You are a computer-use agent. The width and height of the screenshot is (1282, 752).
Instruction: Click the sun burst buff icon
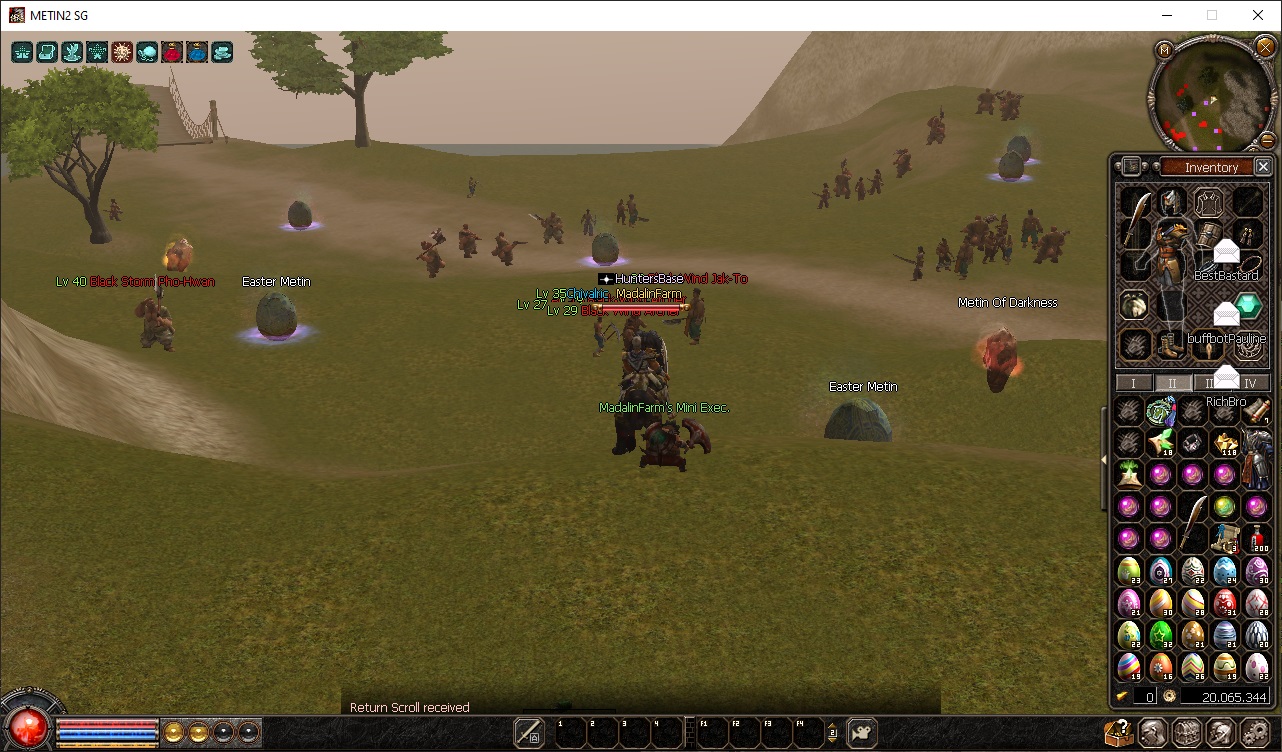tap(122, 52)
